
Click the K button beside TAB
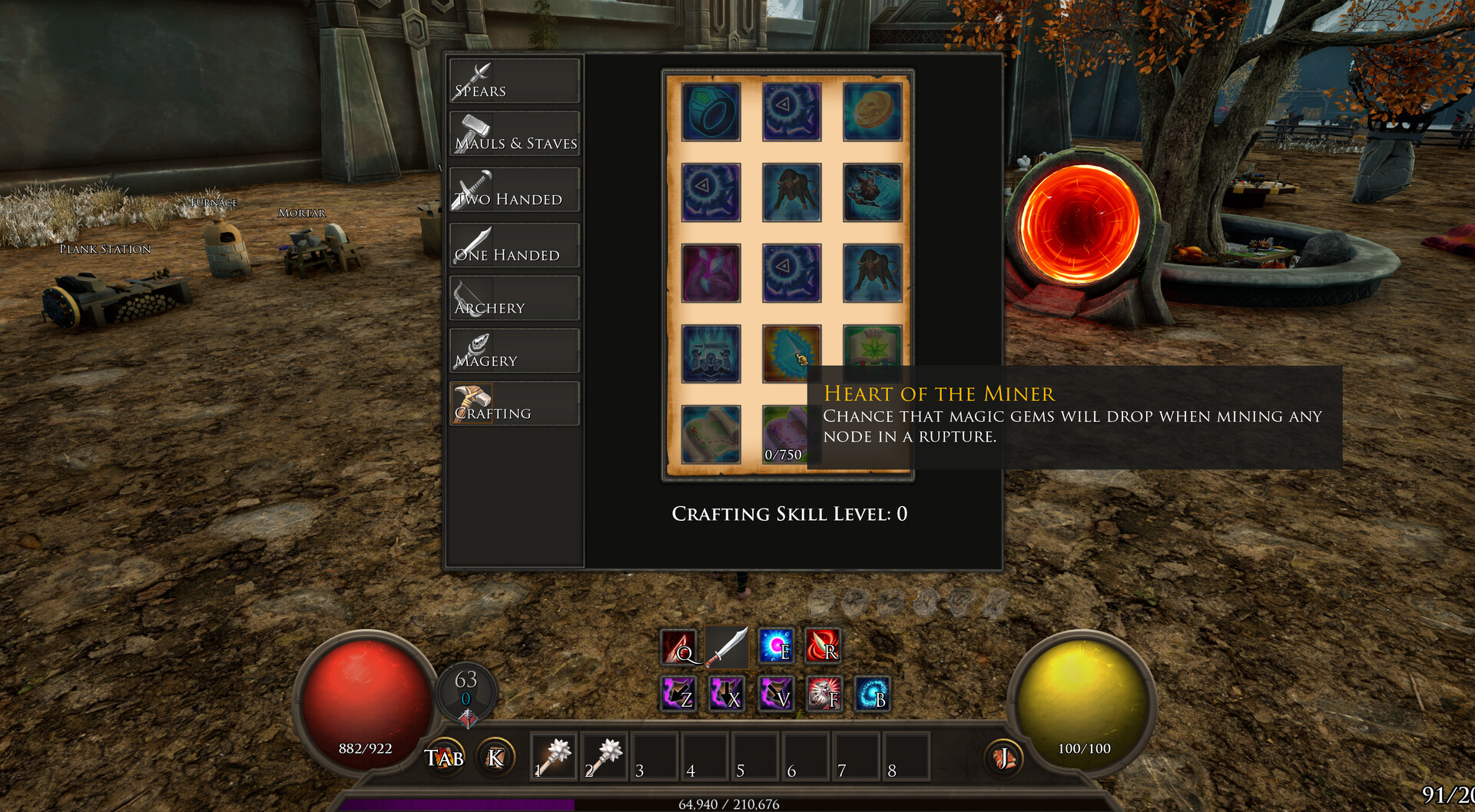(495, 757)
